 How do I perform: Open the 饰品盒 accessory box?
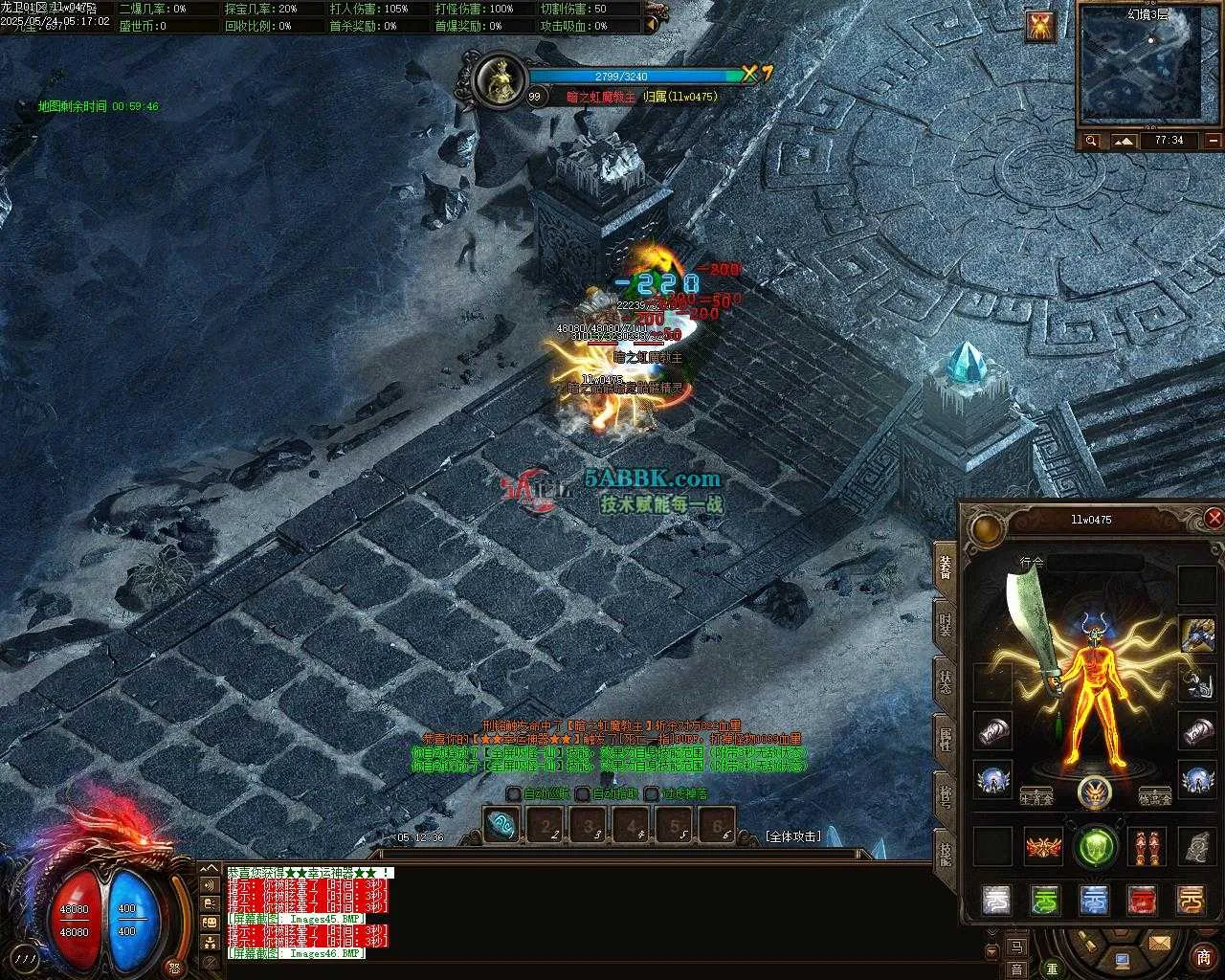pos(1155,797)
